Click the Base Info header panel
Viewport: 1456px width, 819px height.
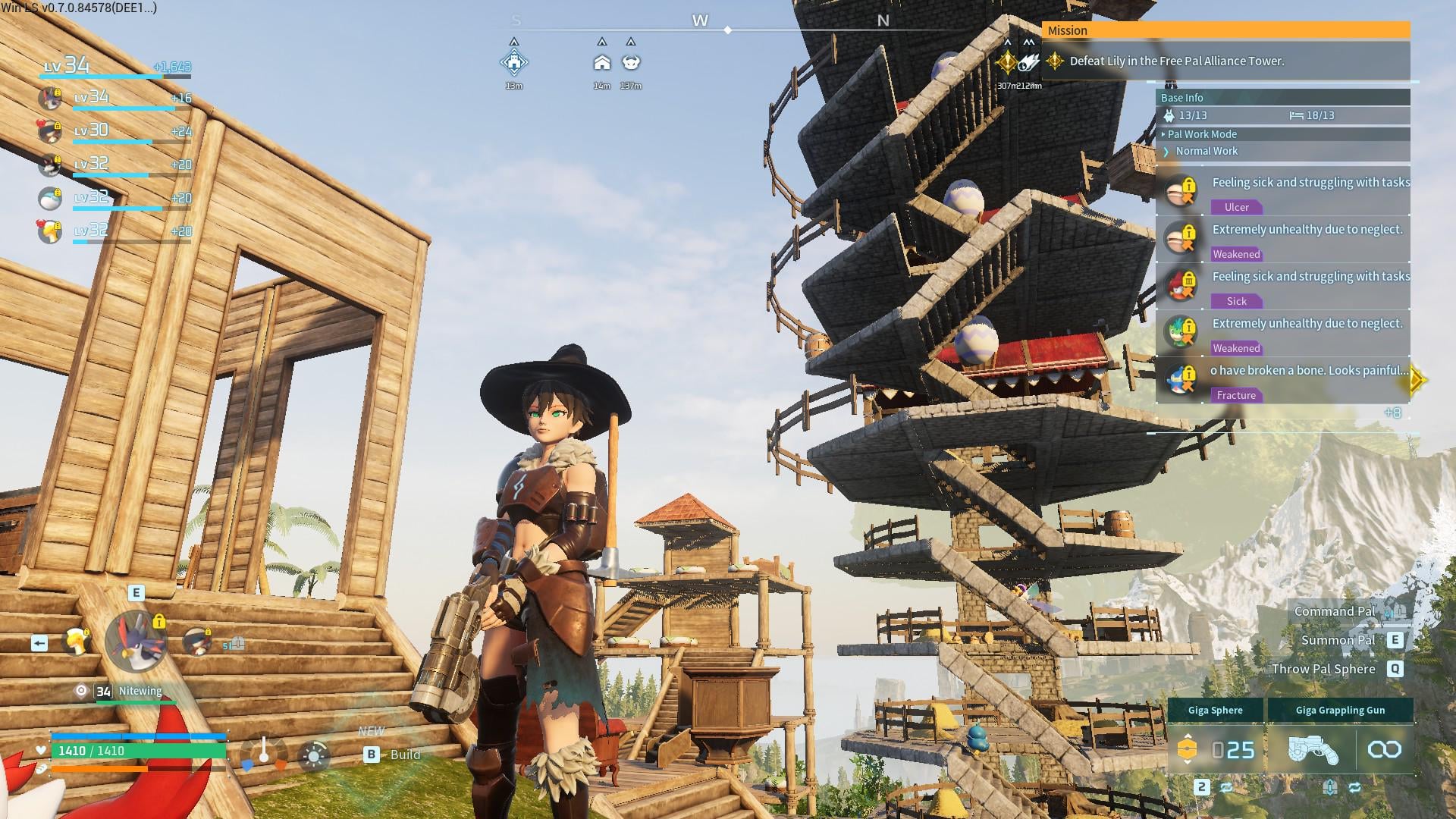coord(1283,98)
